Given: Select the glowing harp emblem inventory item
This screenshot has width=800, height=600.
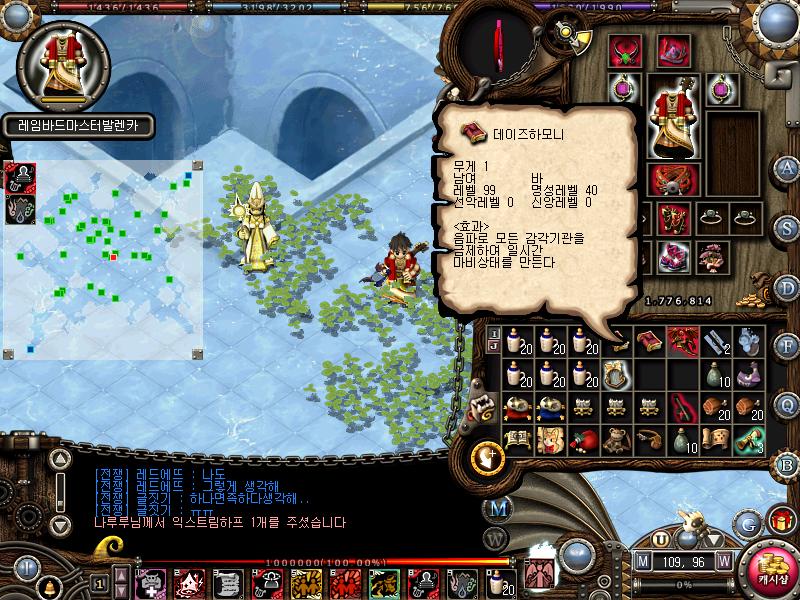Looking at the screenshot, I should pyautogui.click(x=614, y=373).
